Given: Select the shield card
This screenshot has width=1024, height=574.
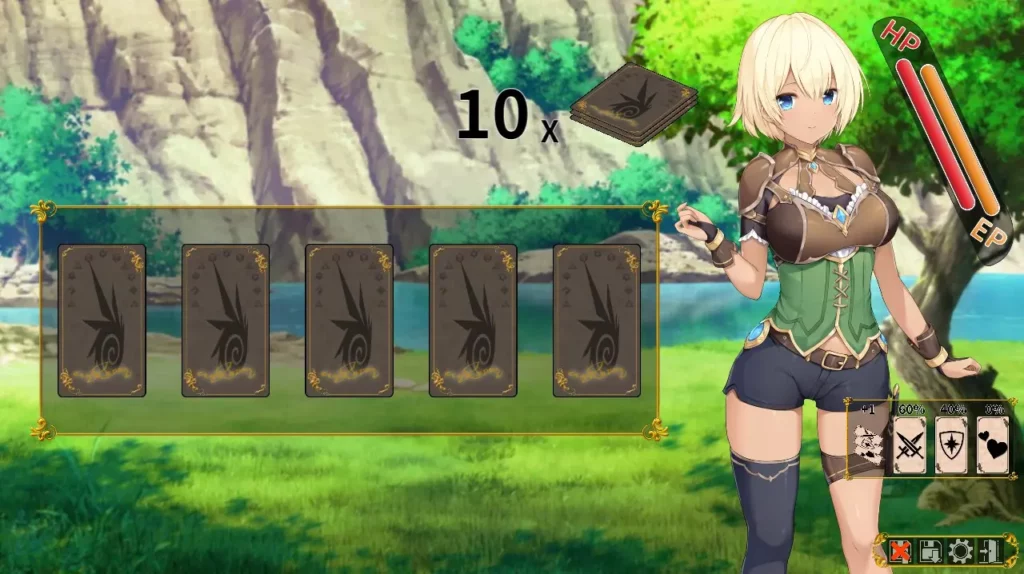Looking at the screenshot, I should (951, 445).
